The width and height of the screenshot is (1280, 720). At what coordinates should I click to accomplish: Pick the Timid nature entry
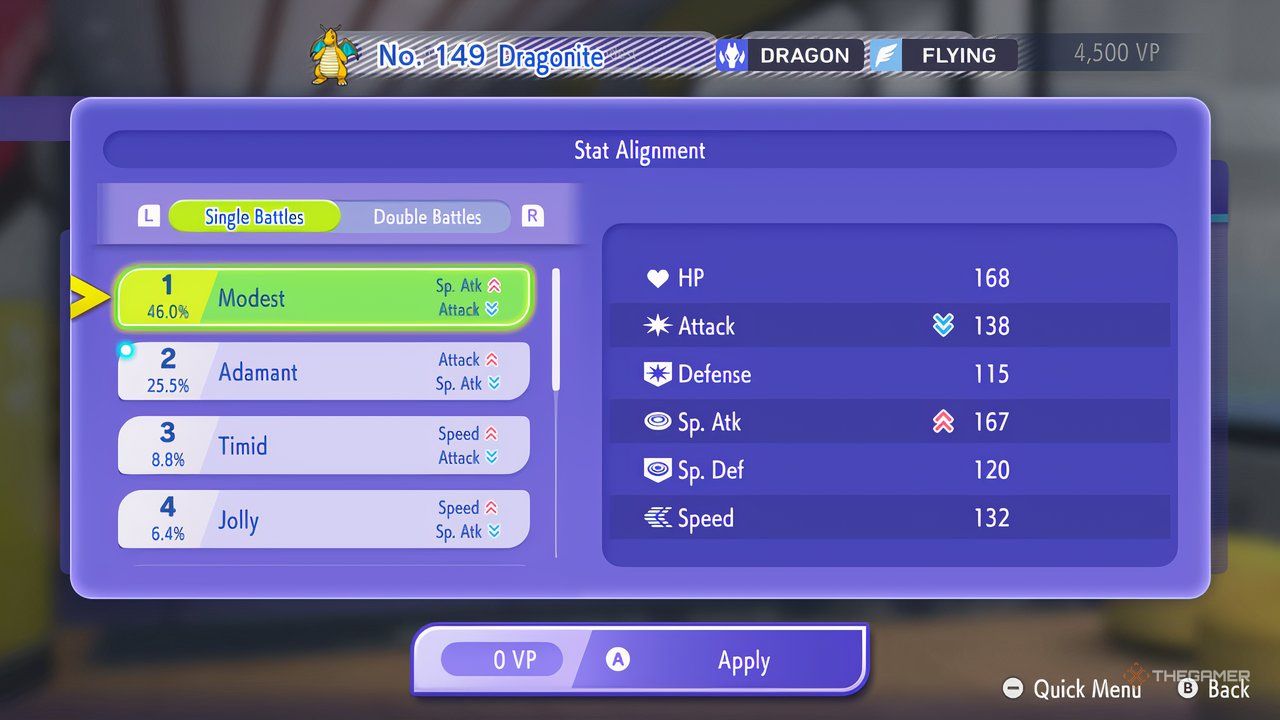click(323, 446)
